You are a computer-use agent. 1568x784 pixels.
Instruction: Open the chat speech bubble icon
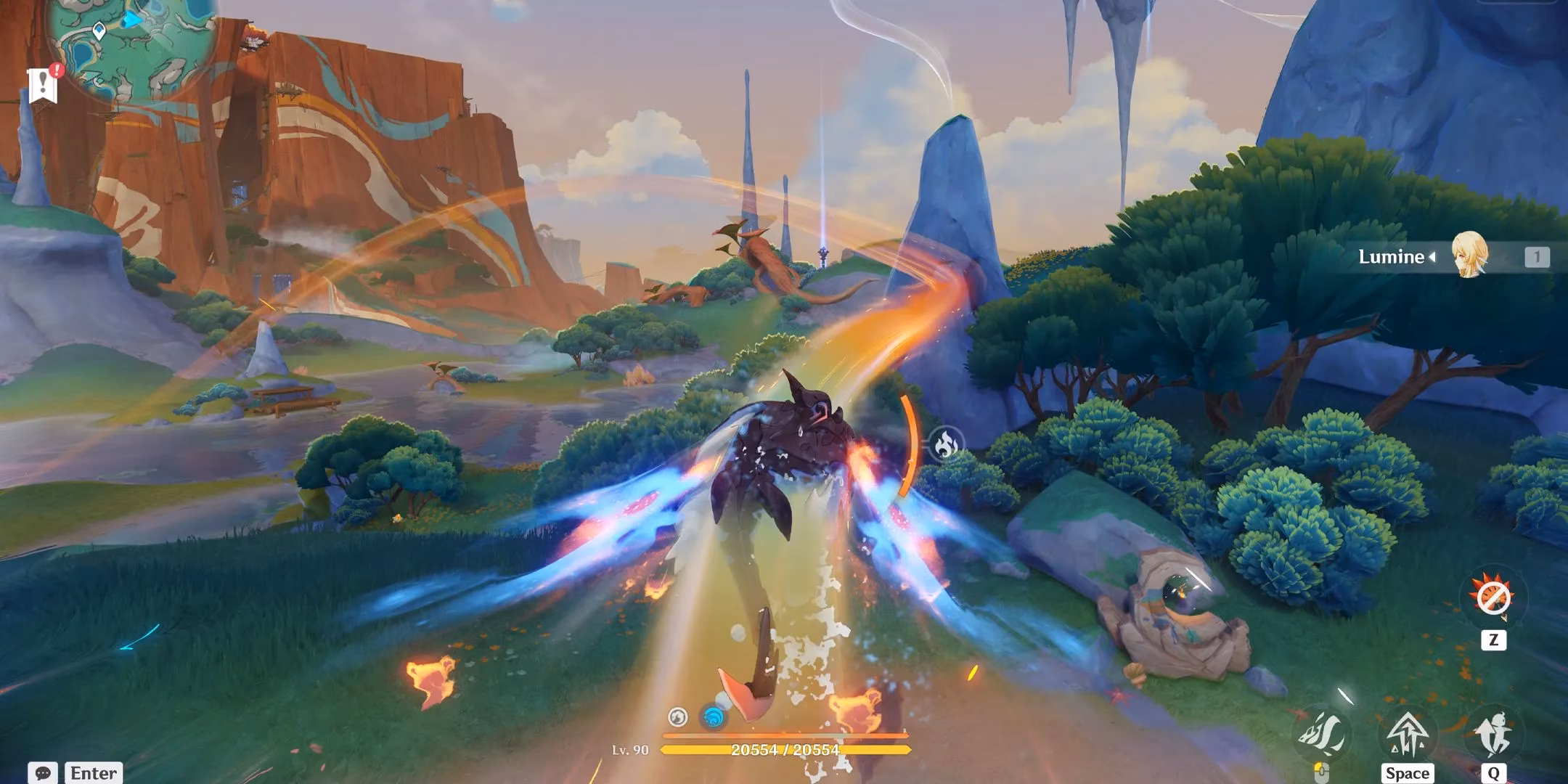[x=42, y=772]
